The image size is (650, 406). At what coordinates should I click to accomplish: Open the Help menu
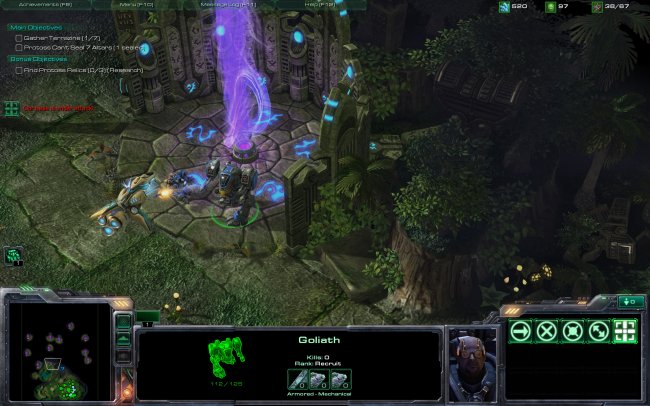[320, 5]
